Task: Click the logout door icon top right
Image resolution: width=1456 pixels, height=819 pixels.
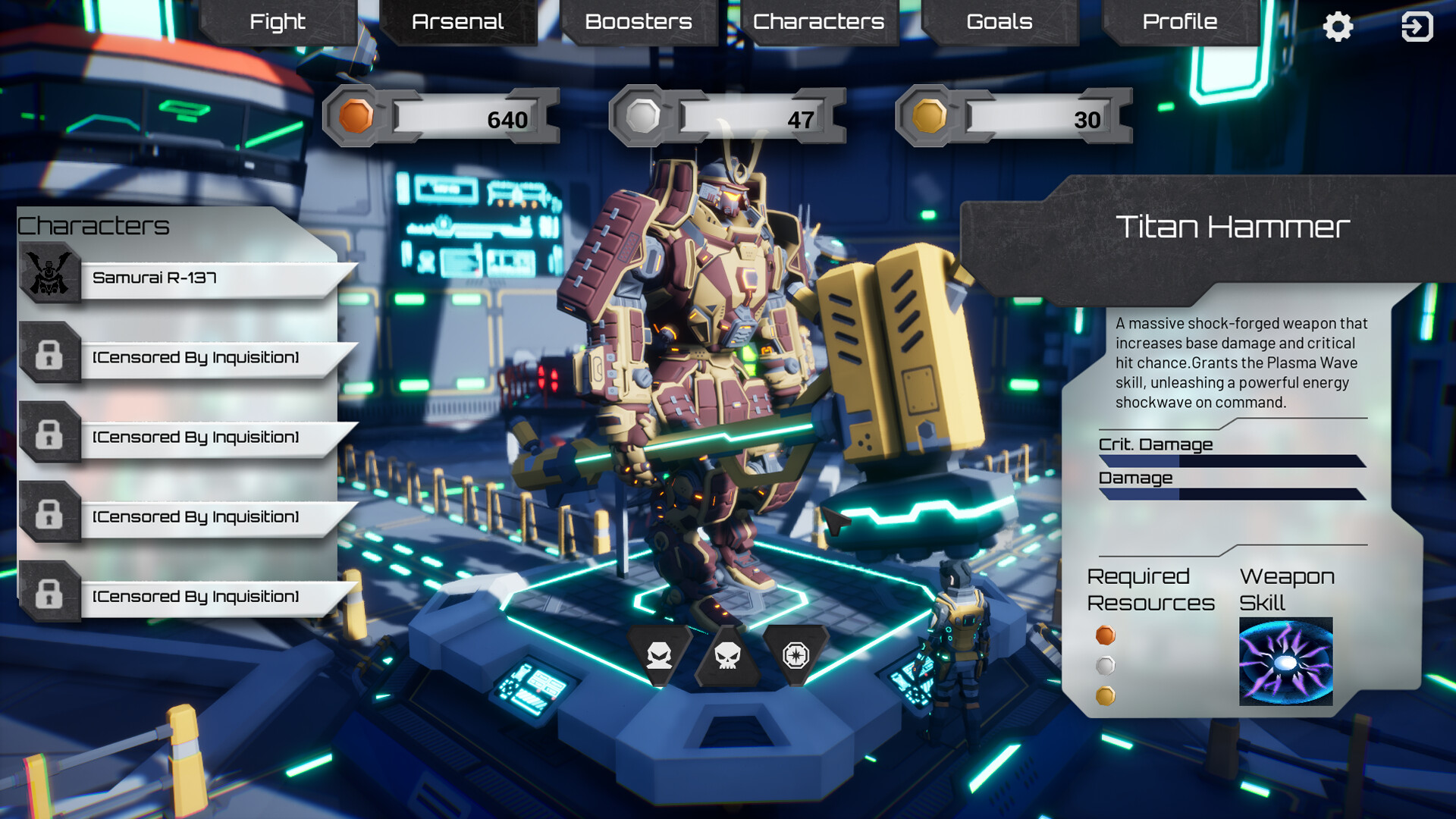Action: (1417, 26)
